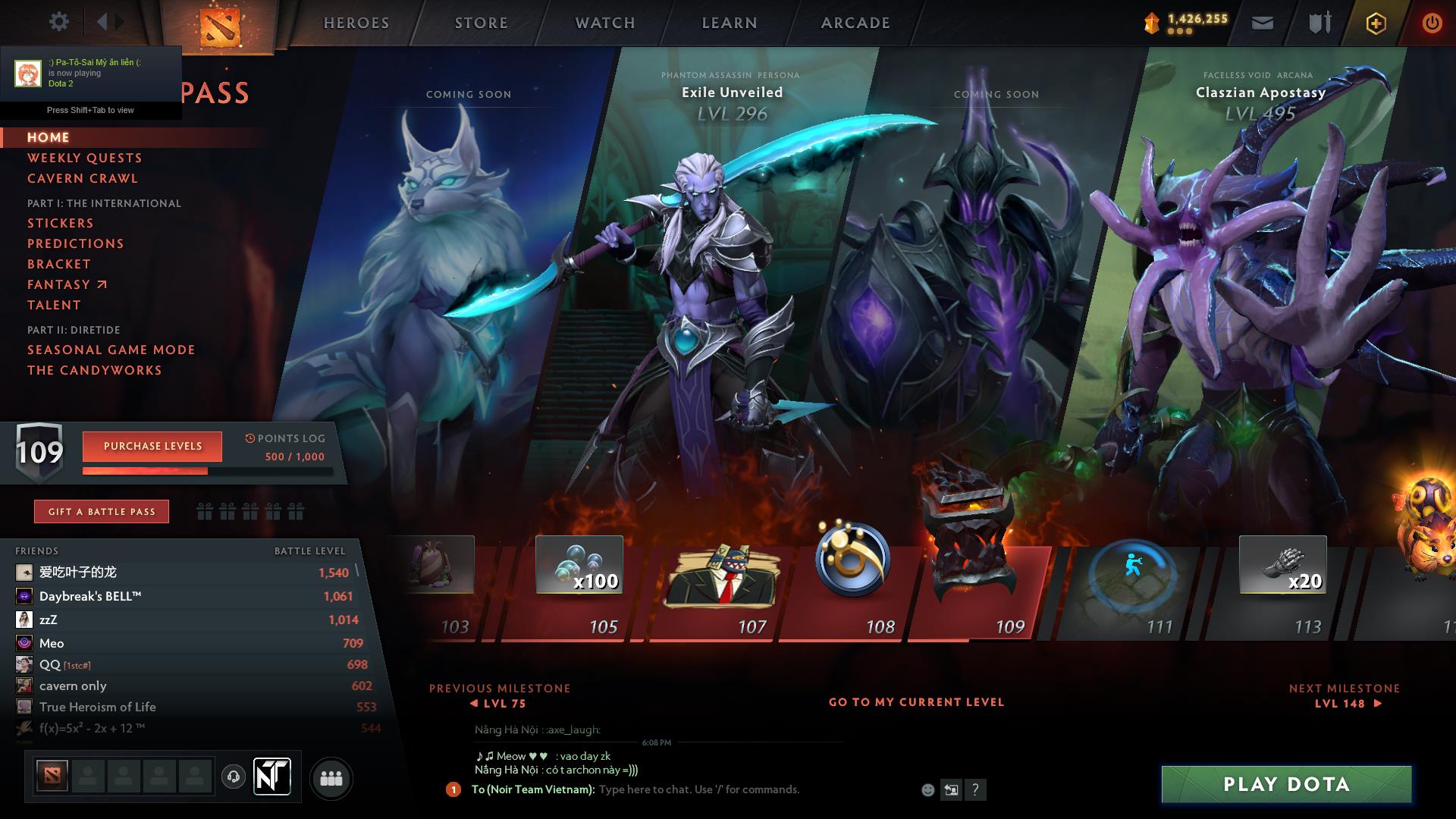Screen dimensions: 1456x819
Task: Click the Gift a Battle Pass button
Action: click(x=102, y=511)
